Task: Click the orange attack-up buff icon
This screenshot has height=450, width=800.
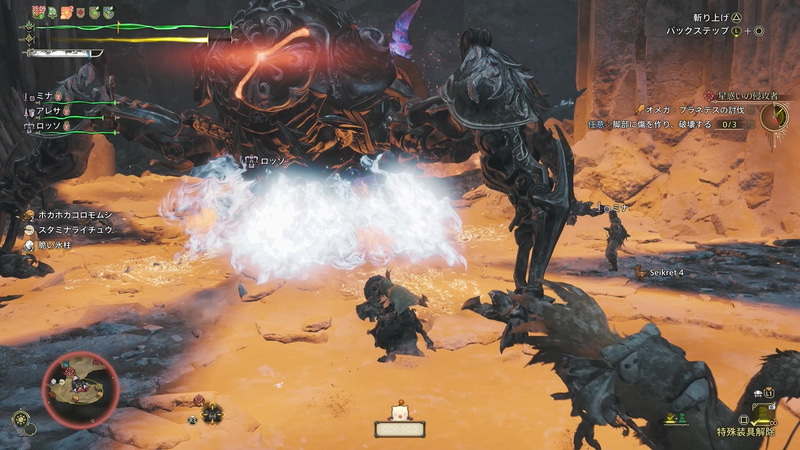Action: click(x=68, y=12)
